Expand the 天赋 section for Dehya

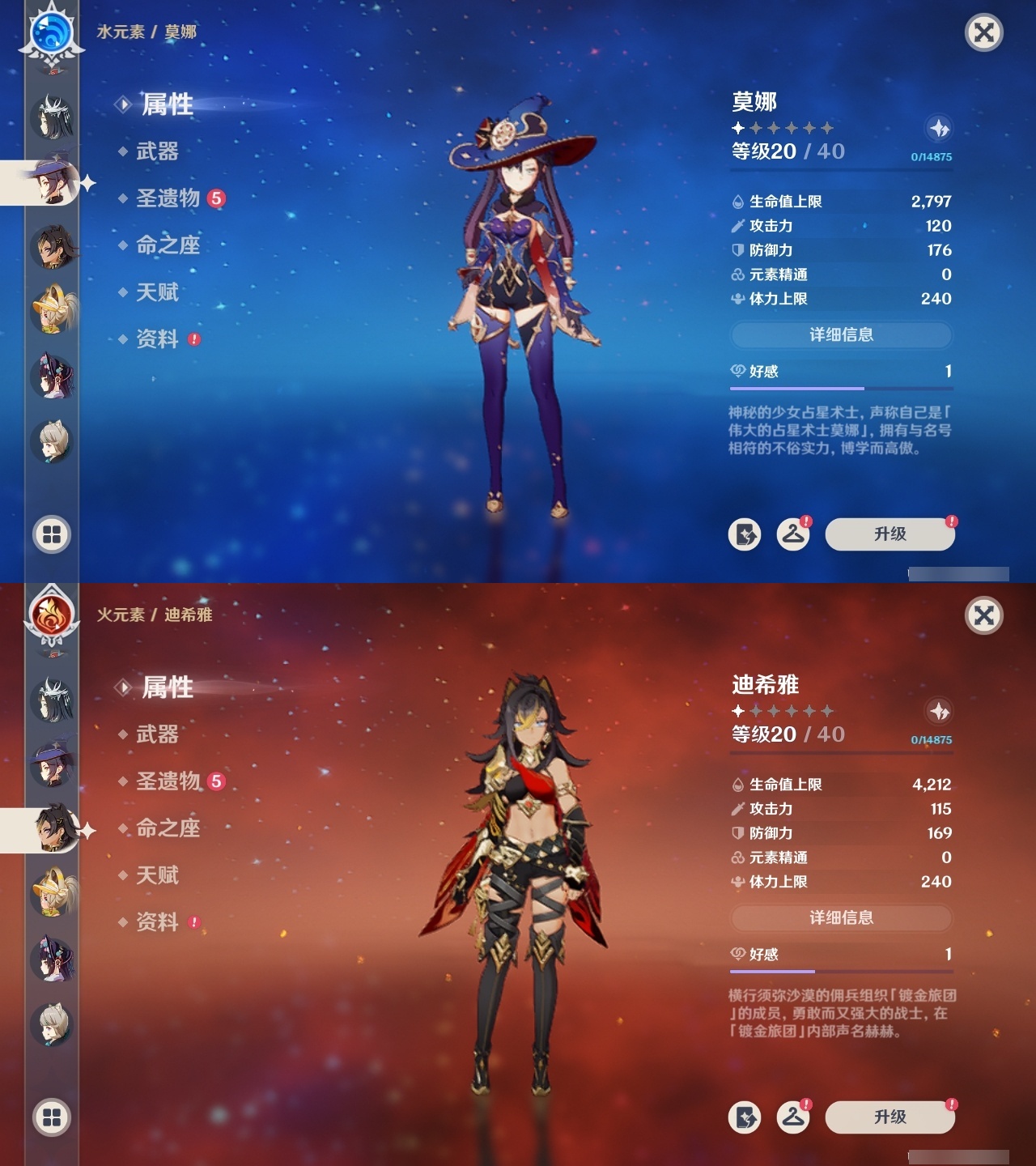(x=158, y=875)
